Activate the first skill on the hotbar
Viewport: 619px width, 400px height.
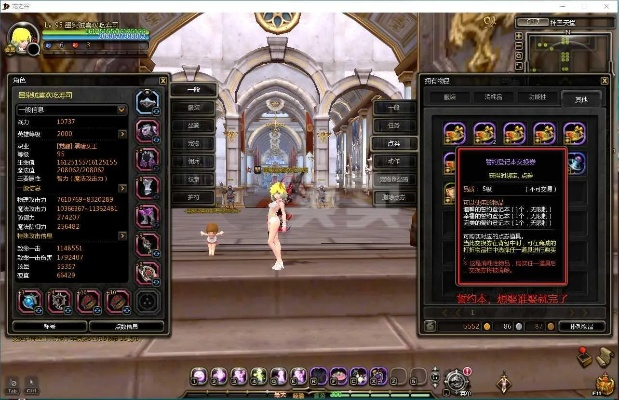[x=199, y=376]
